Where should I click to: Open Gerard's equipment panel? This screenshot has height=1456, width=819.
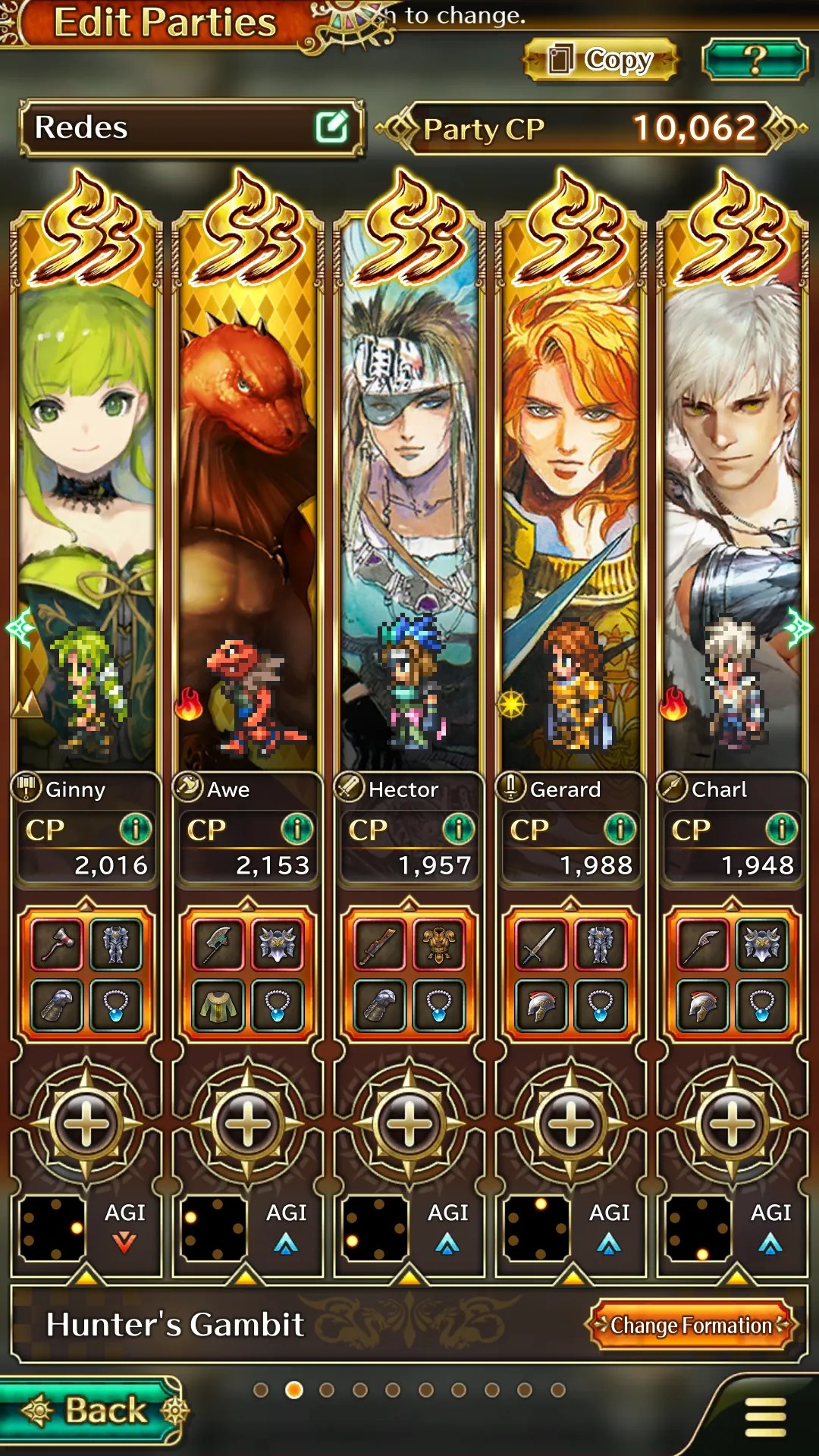(x=571, y=974)
